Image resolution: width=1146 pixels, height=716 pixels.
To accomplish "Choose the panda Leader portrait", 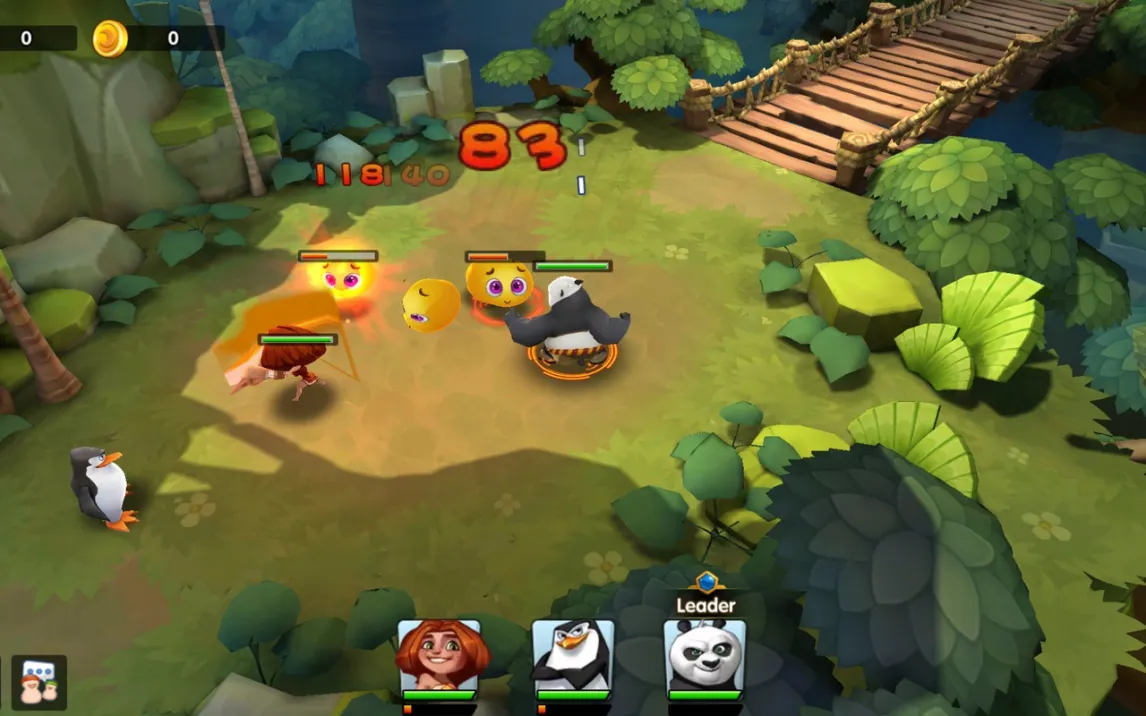I will click(705, 655).
